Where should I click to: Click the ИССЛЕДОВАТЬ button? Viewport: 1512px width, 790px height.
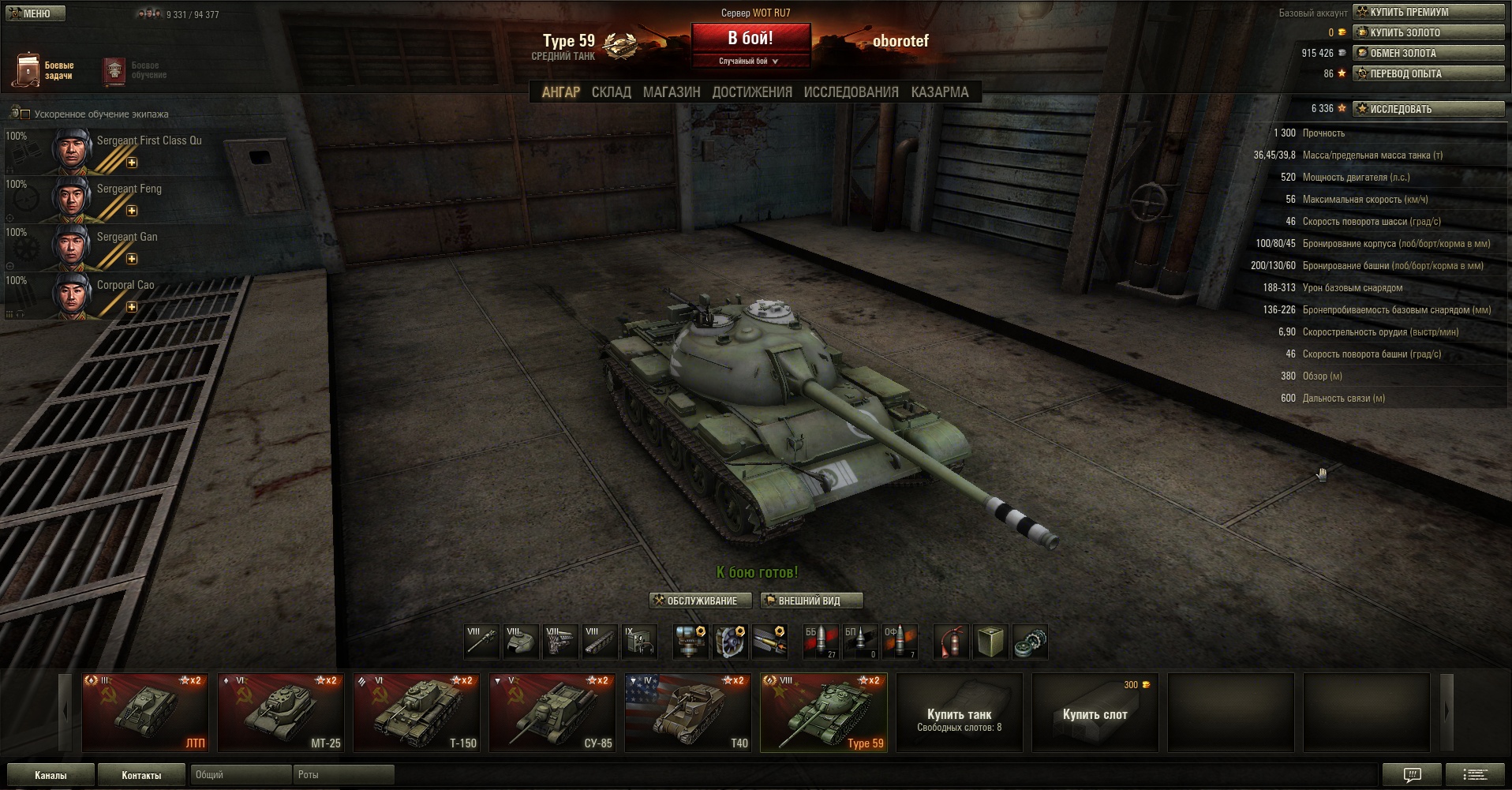coord(1428,109)
